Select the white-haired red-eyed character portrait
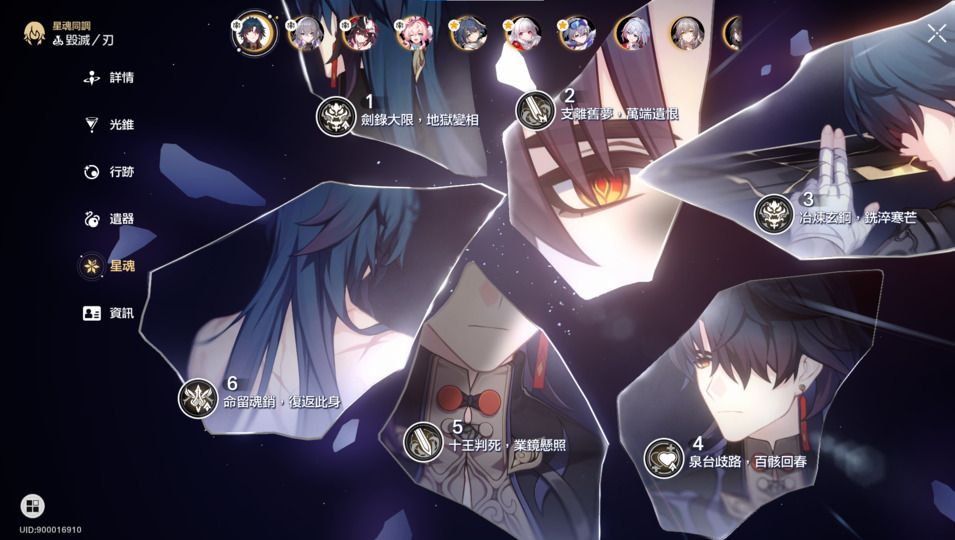 pyautogui.click(x=522, y=34)
